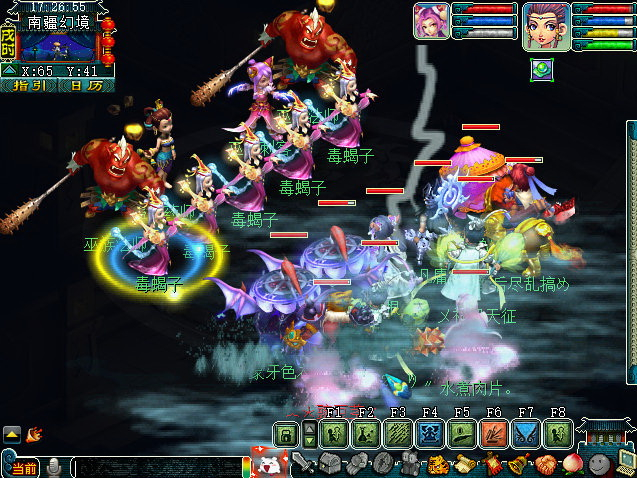Activate the F4 blue skill slot
This screenshot has width=637, height=478.
430,434
